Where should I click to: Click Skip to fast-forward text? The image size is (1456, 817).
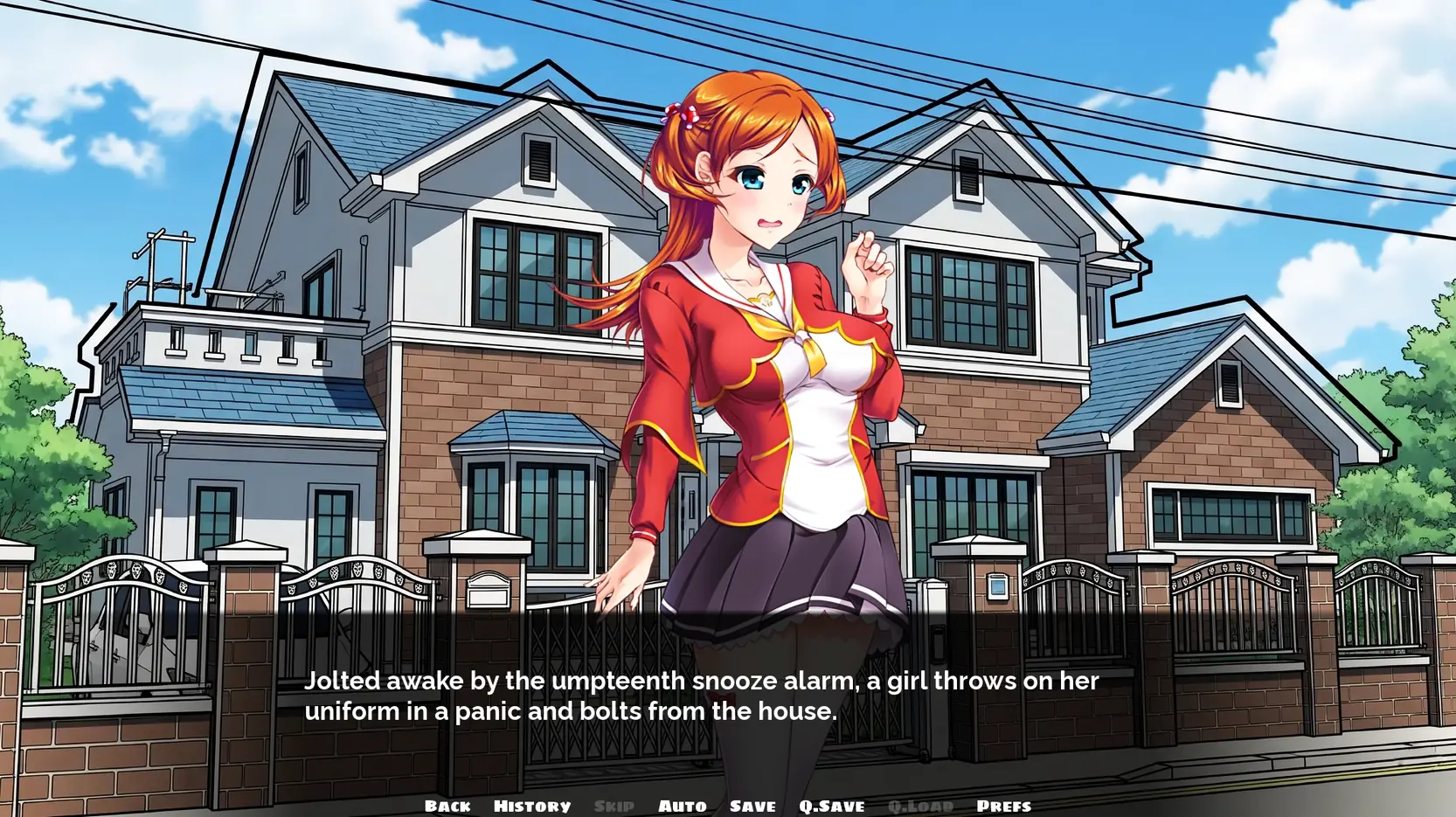click(x=614, y=806)
